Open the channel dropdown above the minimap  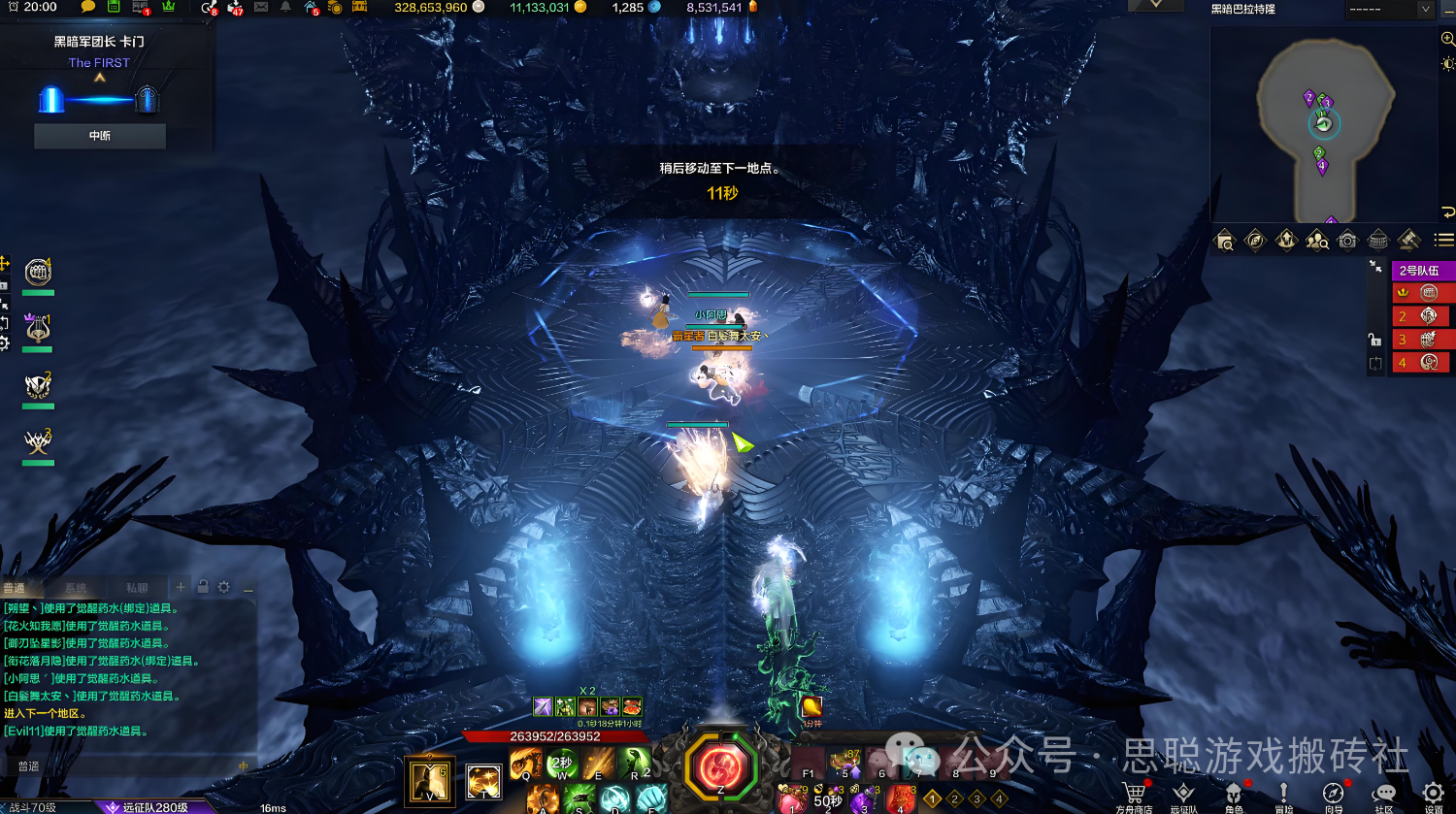point(1388,10)
